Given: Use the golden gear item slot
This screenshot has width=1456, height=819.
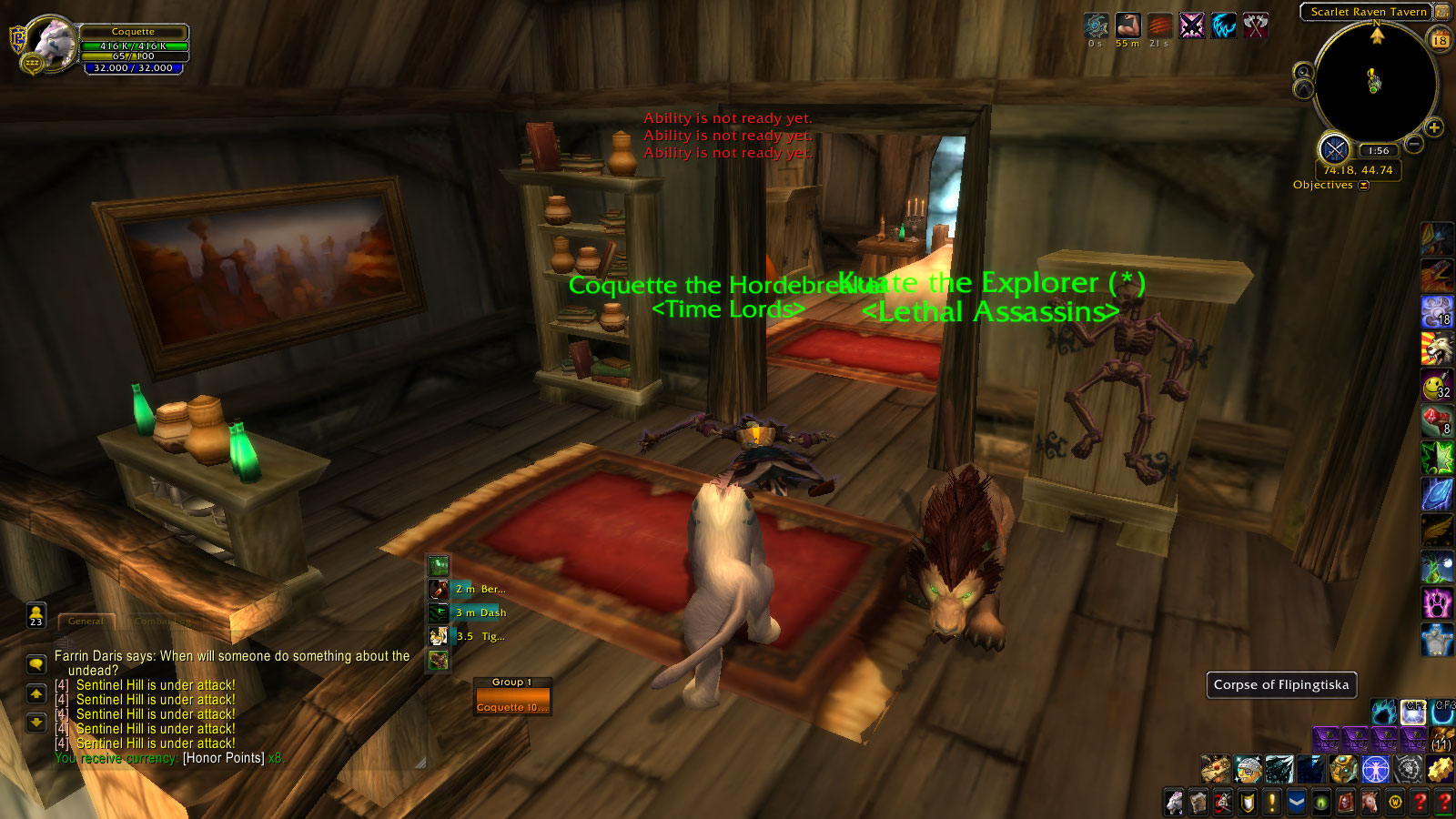Looking at the screenshot, I should click(x=1440, y=770).
